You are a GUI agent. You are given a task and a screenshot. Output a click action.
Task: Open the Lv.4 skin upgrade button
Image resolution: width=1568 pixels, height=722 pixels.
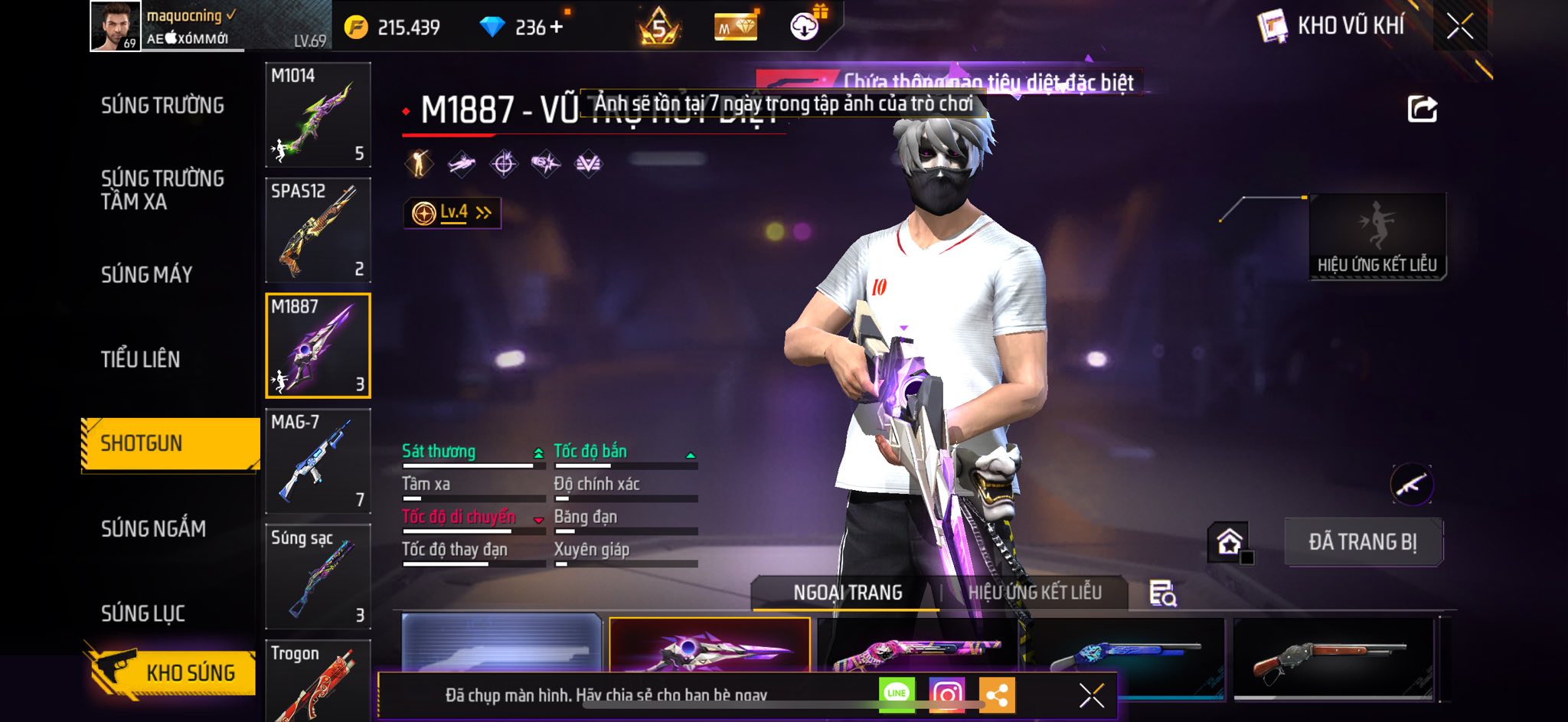452,213
